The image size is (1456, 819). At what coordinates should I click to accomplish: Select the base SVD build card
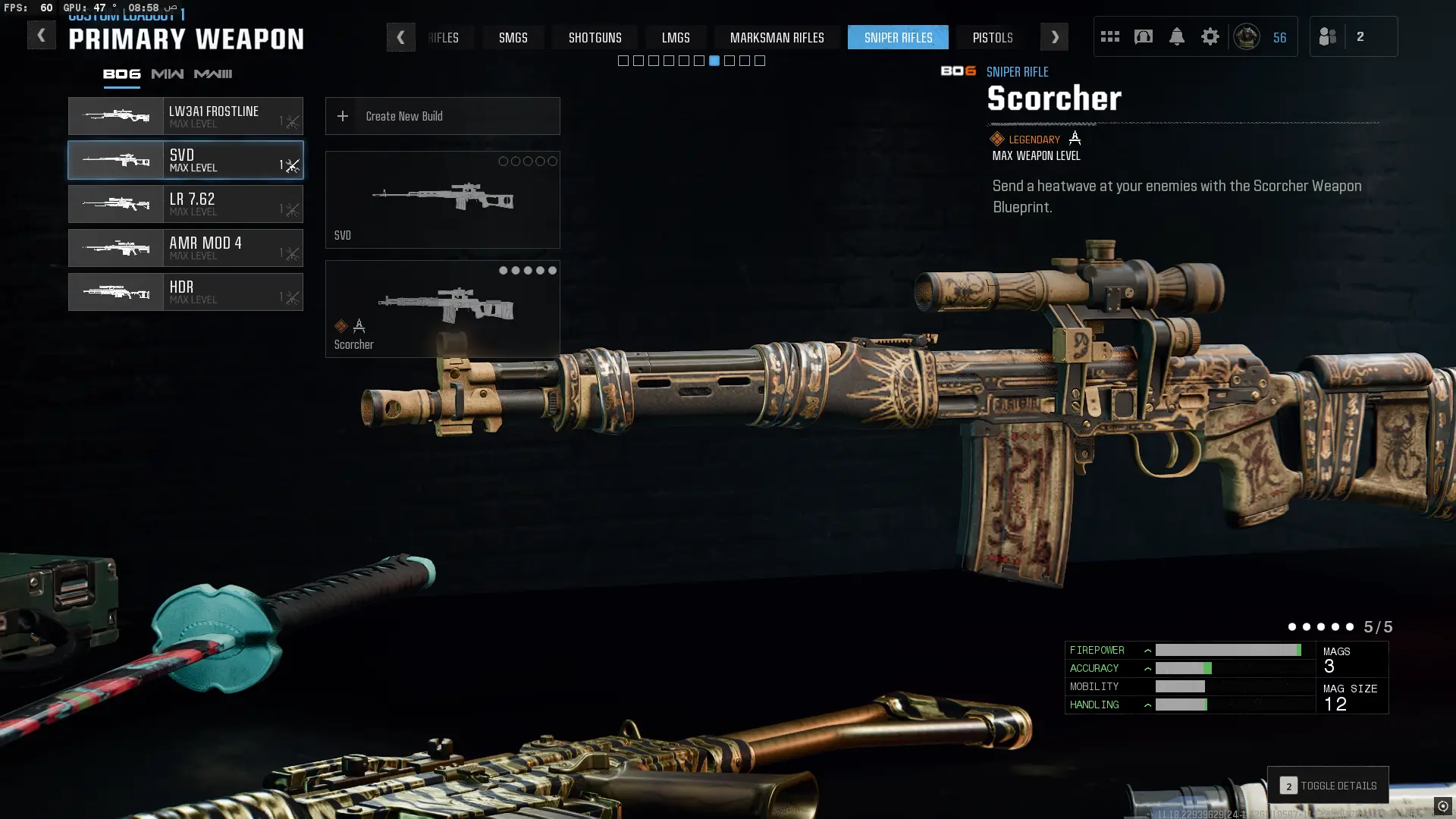[442, 199]
